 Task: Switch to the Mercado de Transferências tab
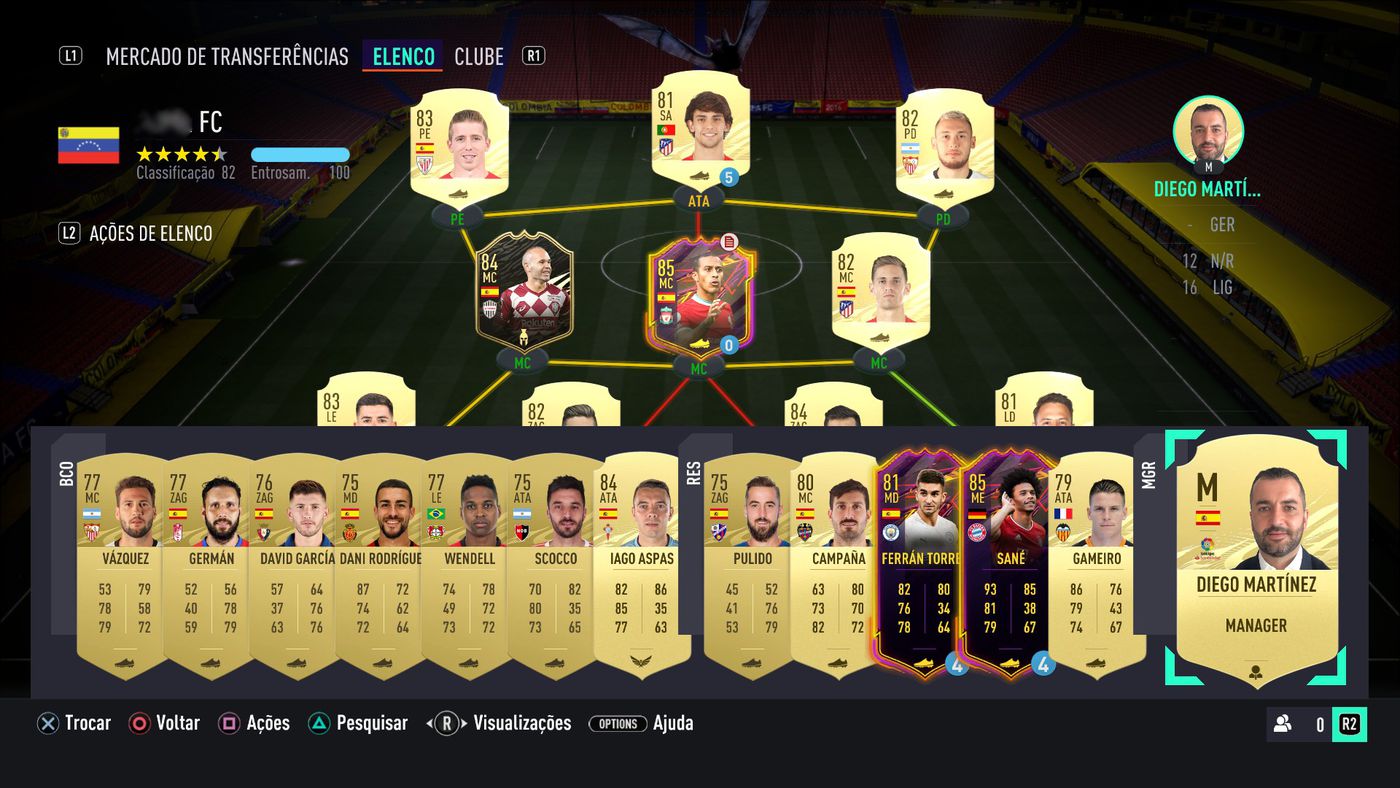[226, 57]
